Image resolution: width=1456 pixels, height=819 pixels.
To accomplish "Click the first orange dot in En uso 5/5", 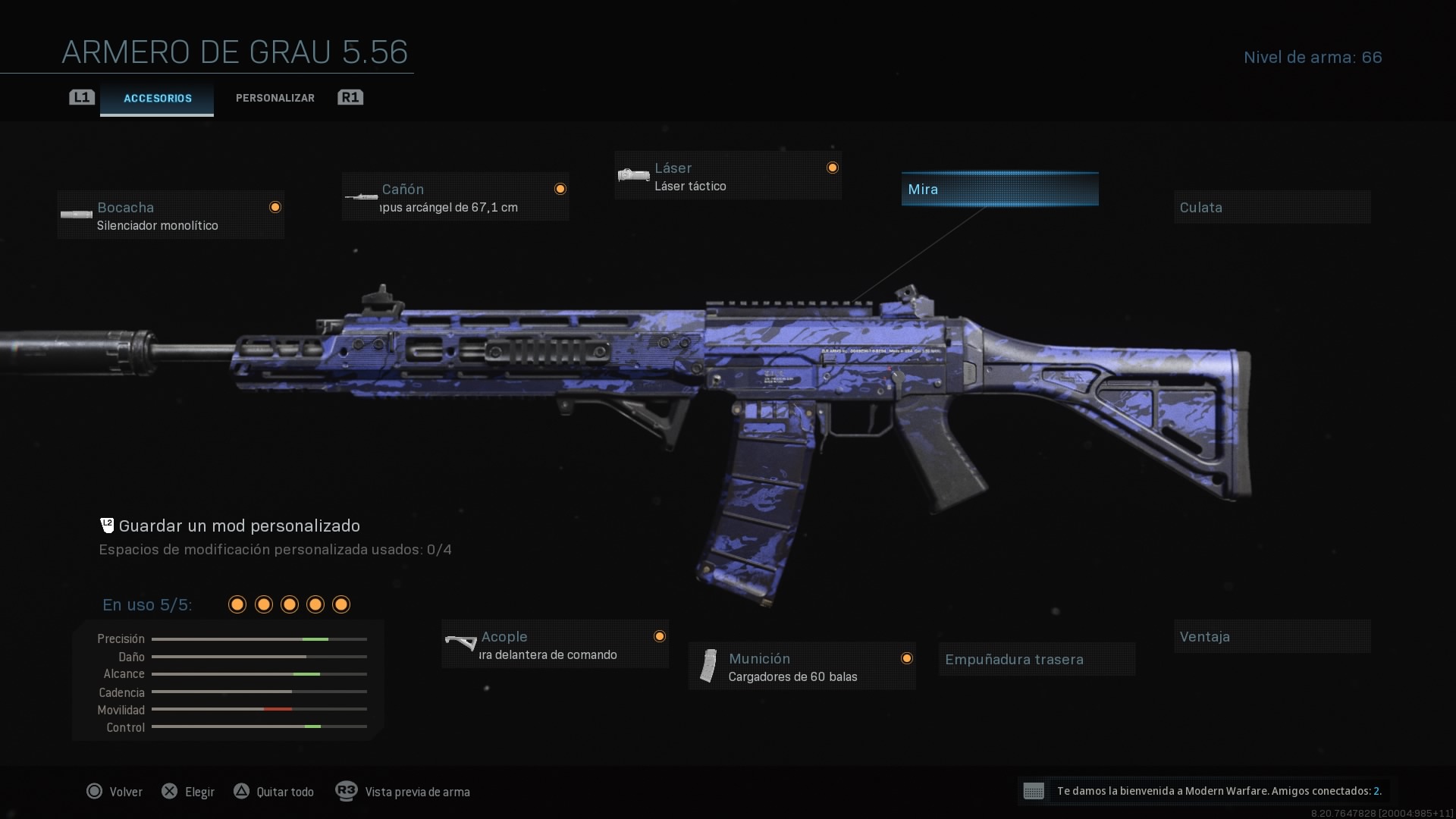I will (236, 604).
